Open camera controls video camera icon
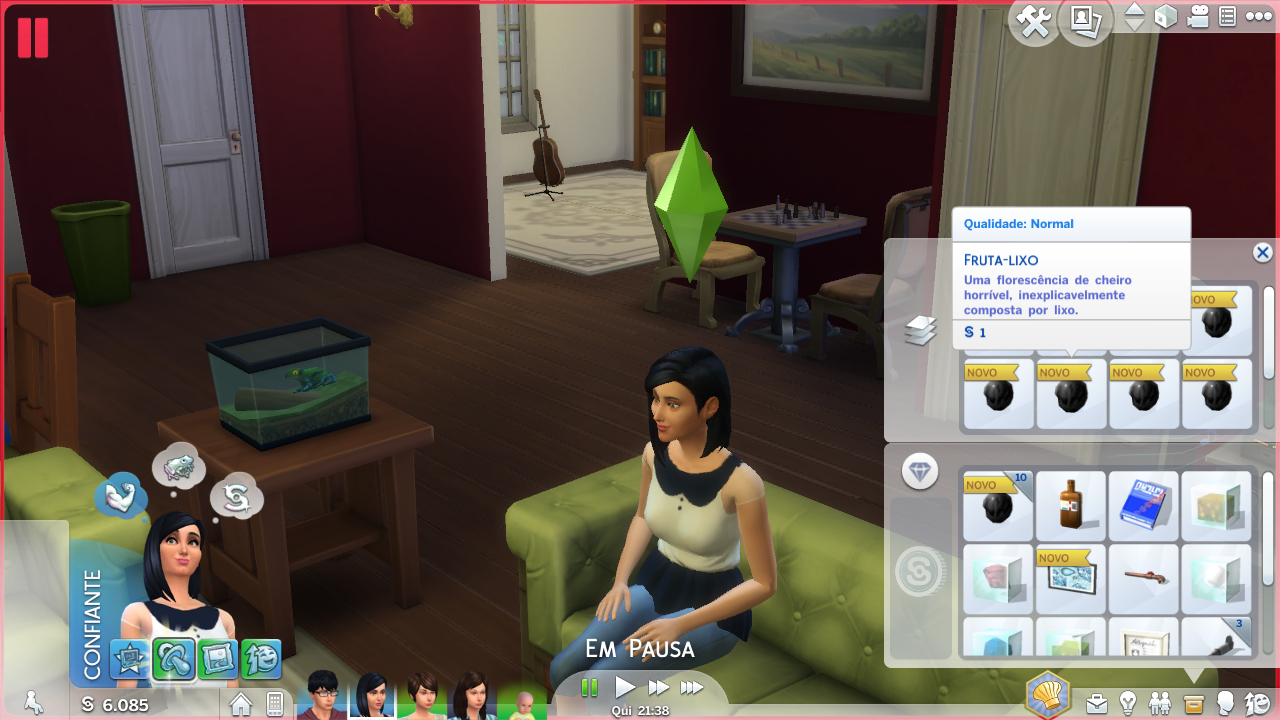Screen dimensions: 1280x720 (1198, 17)
